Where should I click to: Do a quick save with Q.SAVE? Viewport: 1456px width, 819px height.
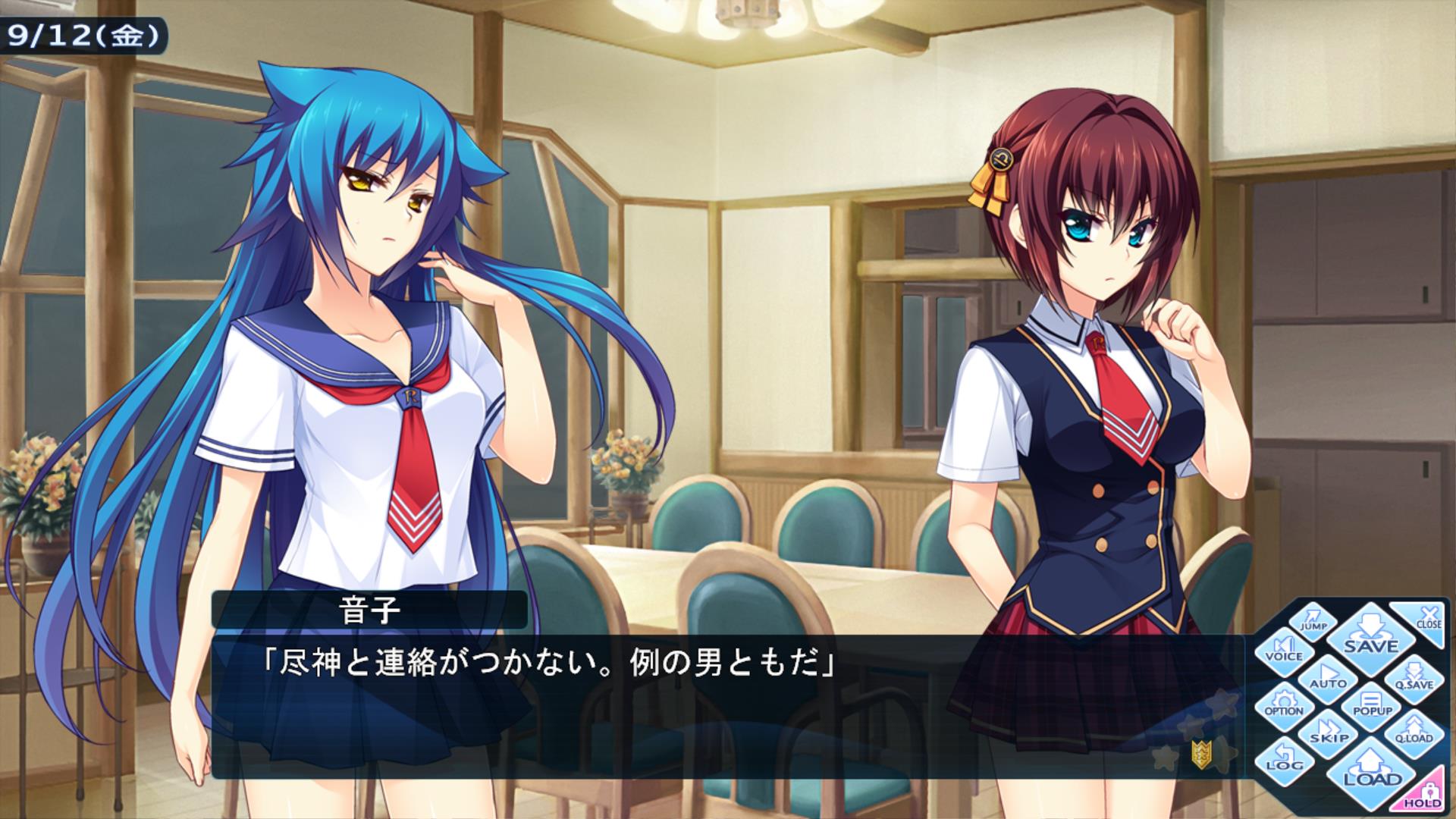tap(1414, 679)
